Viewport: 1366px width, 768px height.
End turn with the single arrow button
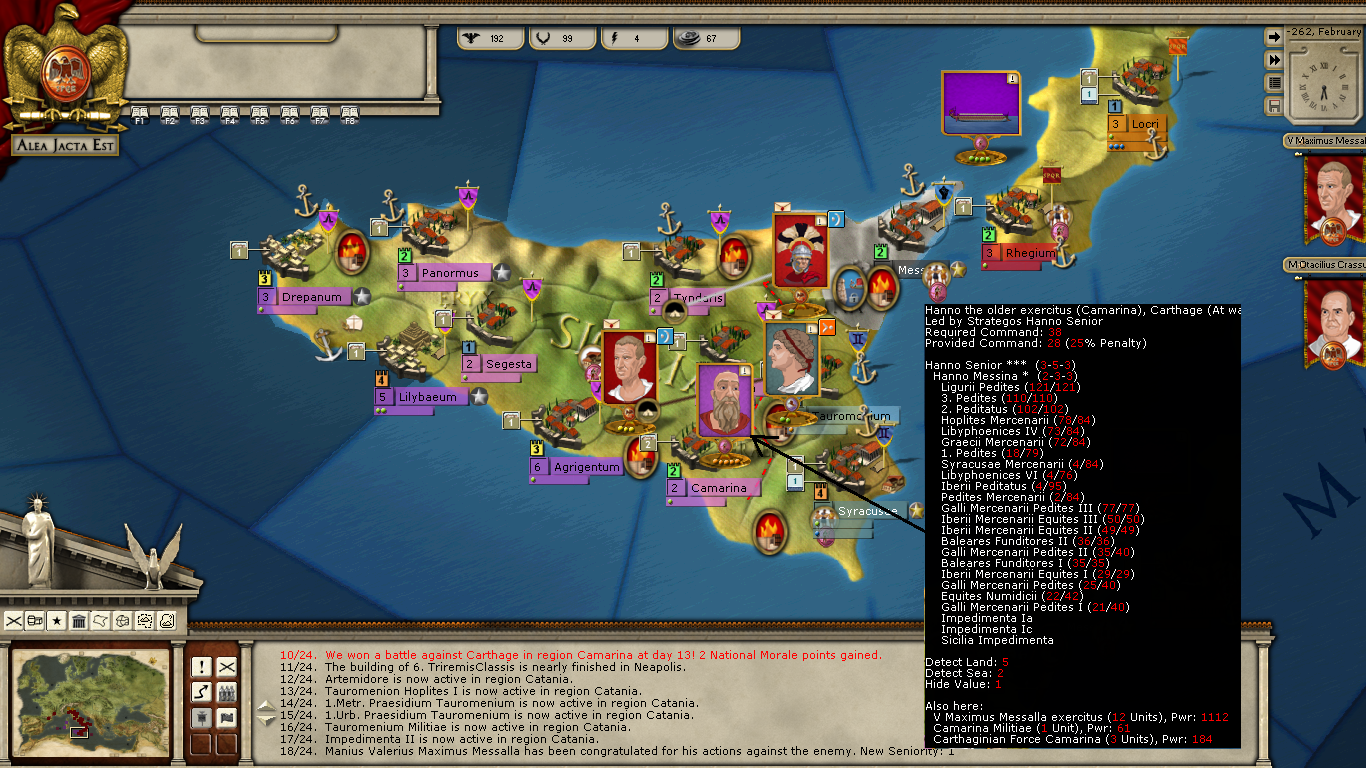pos(1274,37)
